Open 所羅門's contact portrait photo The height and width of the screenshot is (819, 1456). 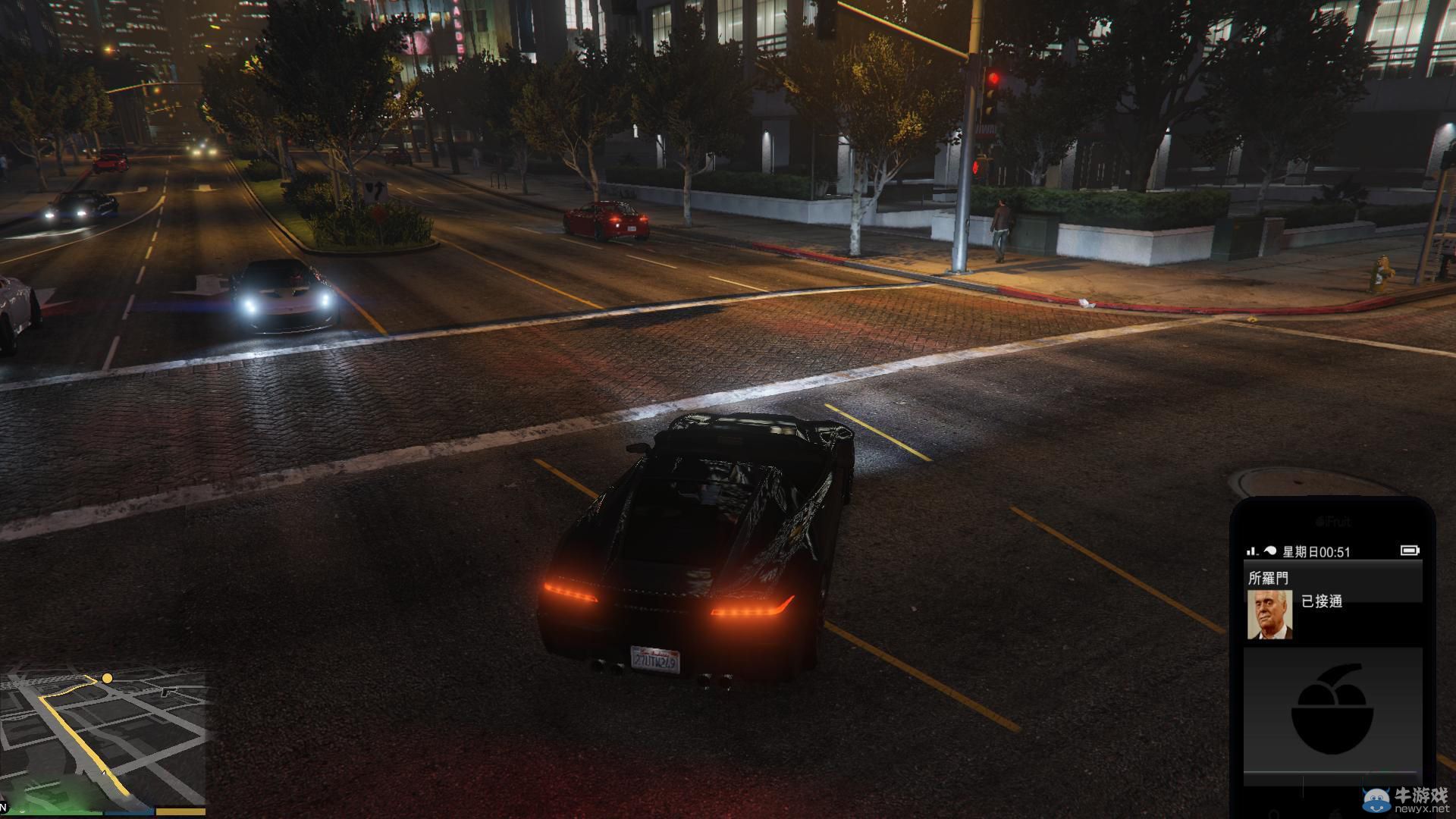[x=1269, y=616]
